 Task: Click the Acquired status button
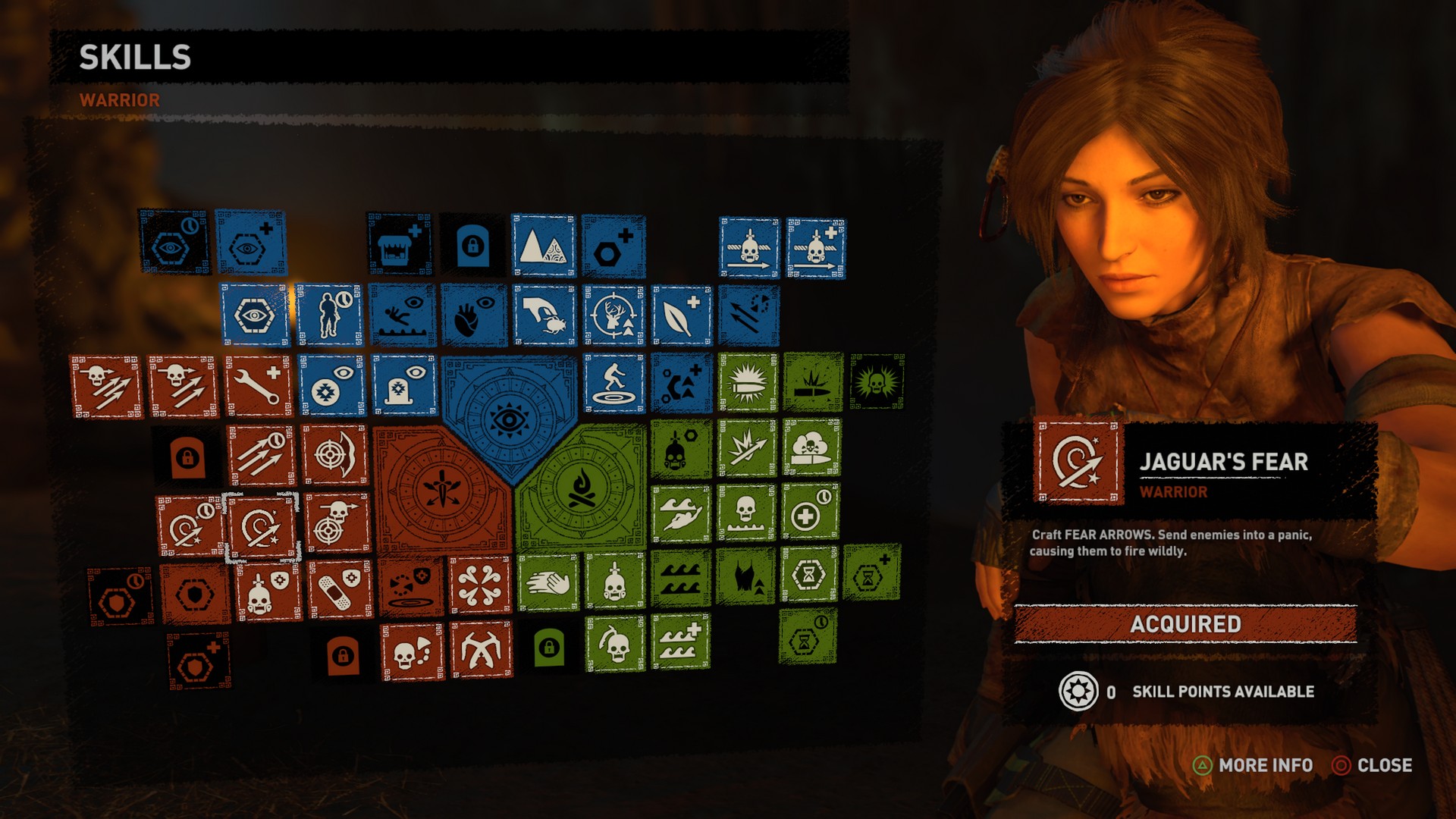point(1185,624)
